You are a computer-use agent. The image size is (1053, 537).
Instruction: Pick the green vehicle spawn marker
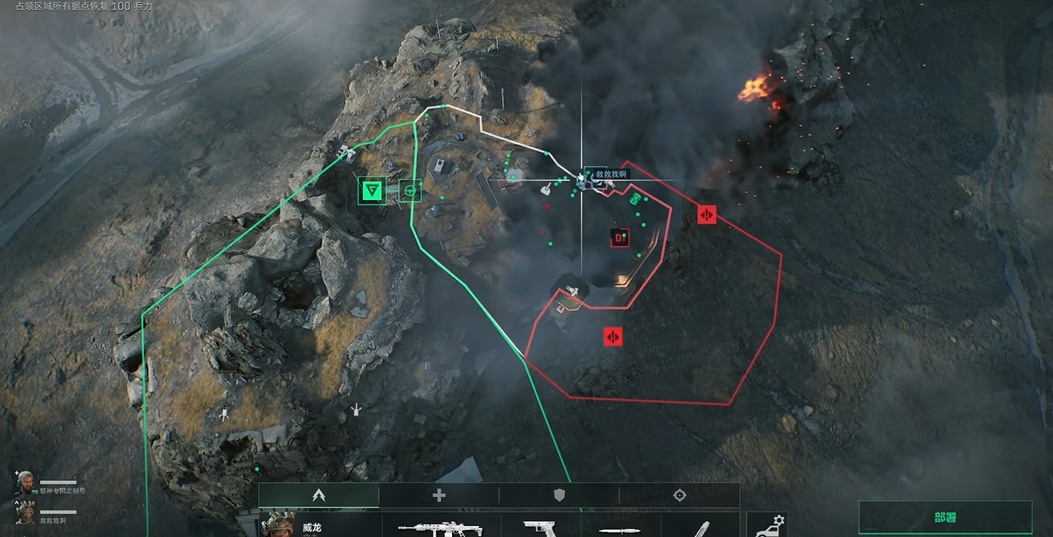pos(410,190)
